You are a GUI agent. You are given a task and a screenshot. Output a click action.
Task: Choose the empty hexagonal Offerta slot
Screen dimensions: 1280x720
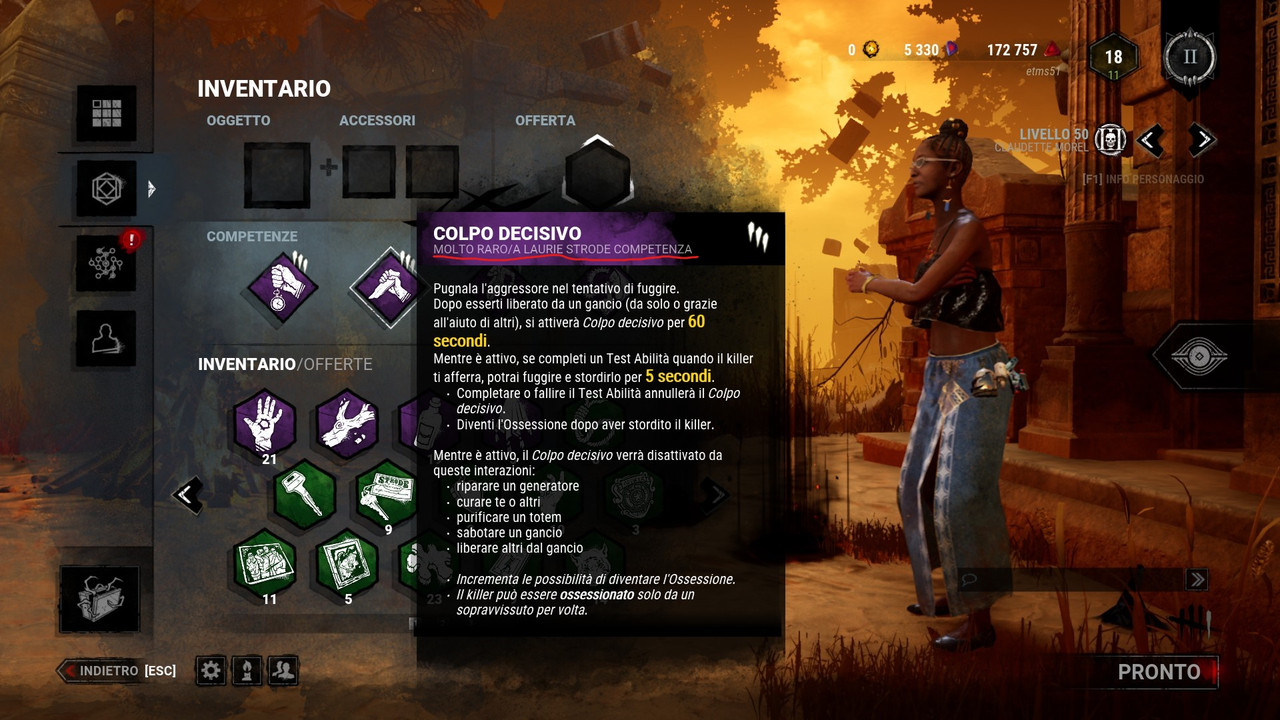(597, 172)
